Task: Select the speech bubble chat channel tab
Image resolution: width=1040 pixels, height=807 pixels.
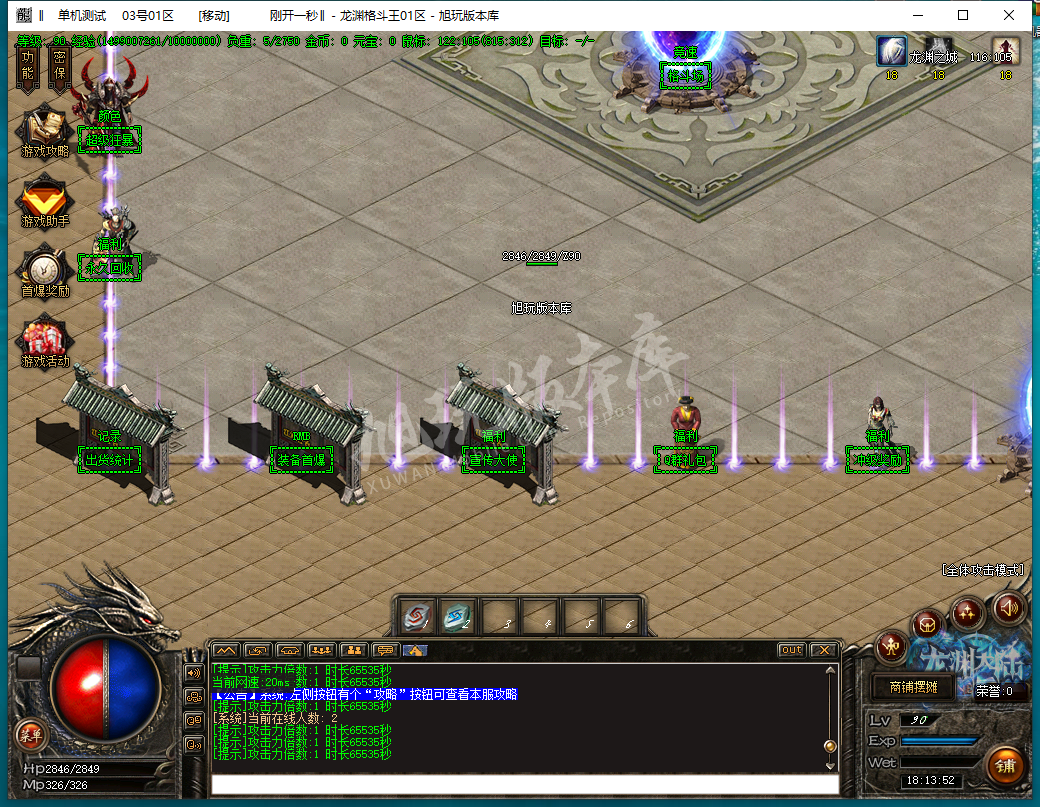Action: (x=384, y=650)
